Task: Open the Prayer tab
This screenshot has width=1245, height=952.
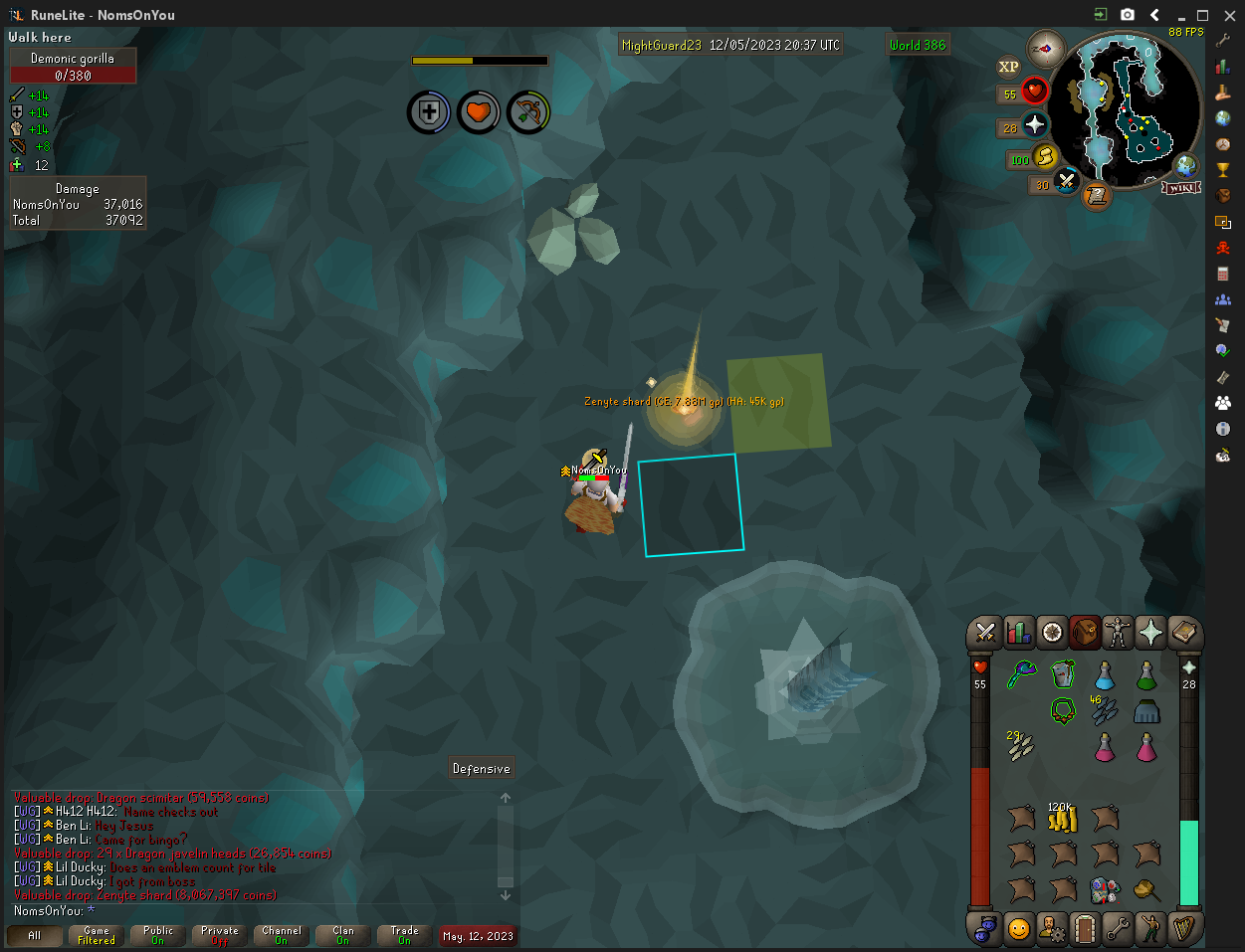Action: tap(1151, 632)
